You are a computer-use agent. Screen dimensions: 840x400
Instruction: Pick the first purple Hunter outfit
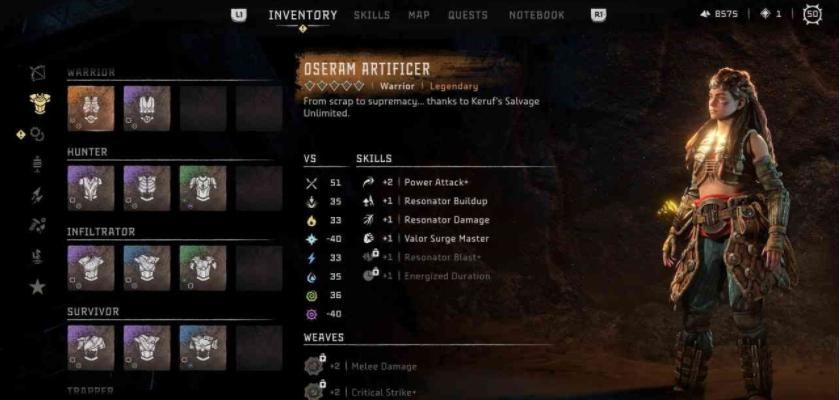[x=91, y=188]
